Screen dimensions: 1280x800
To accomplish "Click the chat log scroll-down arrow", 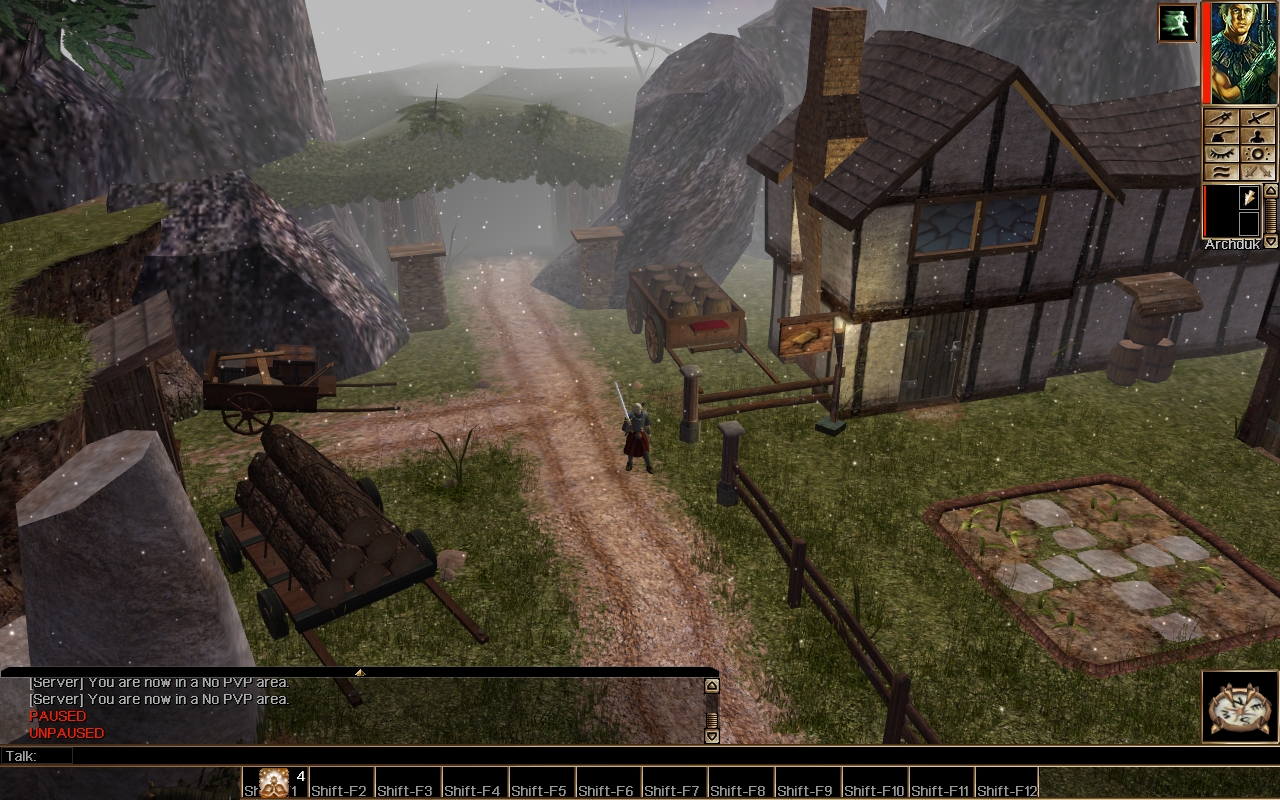I will coord(712,736).
